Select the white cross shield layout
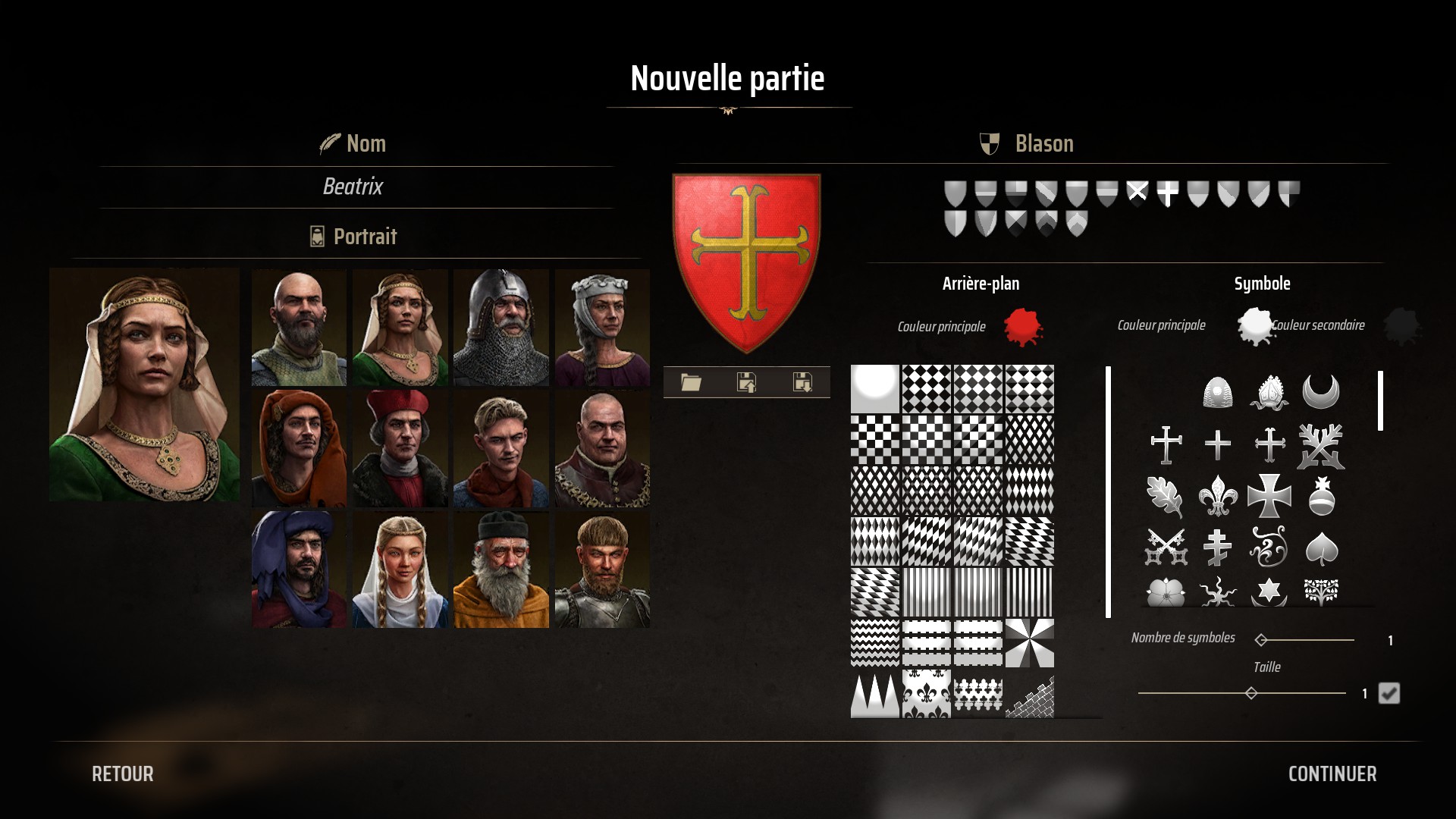This screenshot has height=819, width=1456. [x=1167, y=194]
